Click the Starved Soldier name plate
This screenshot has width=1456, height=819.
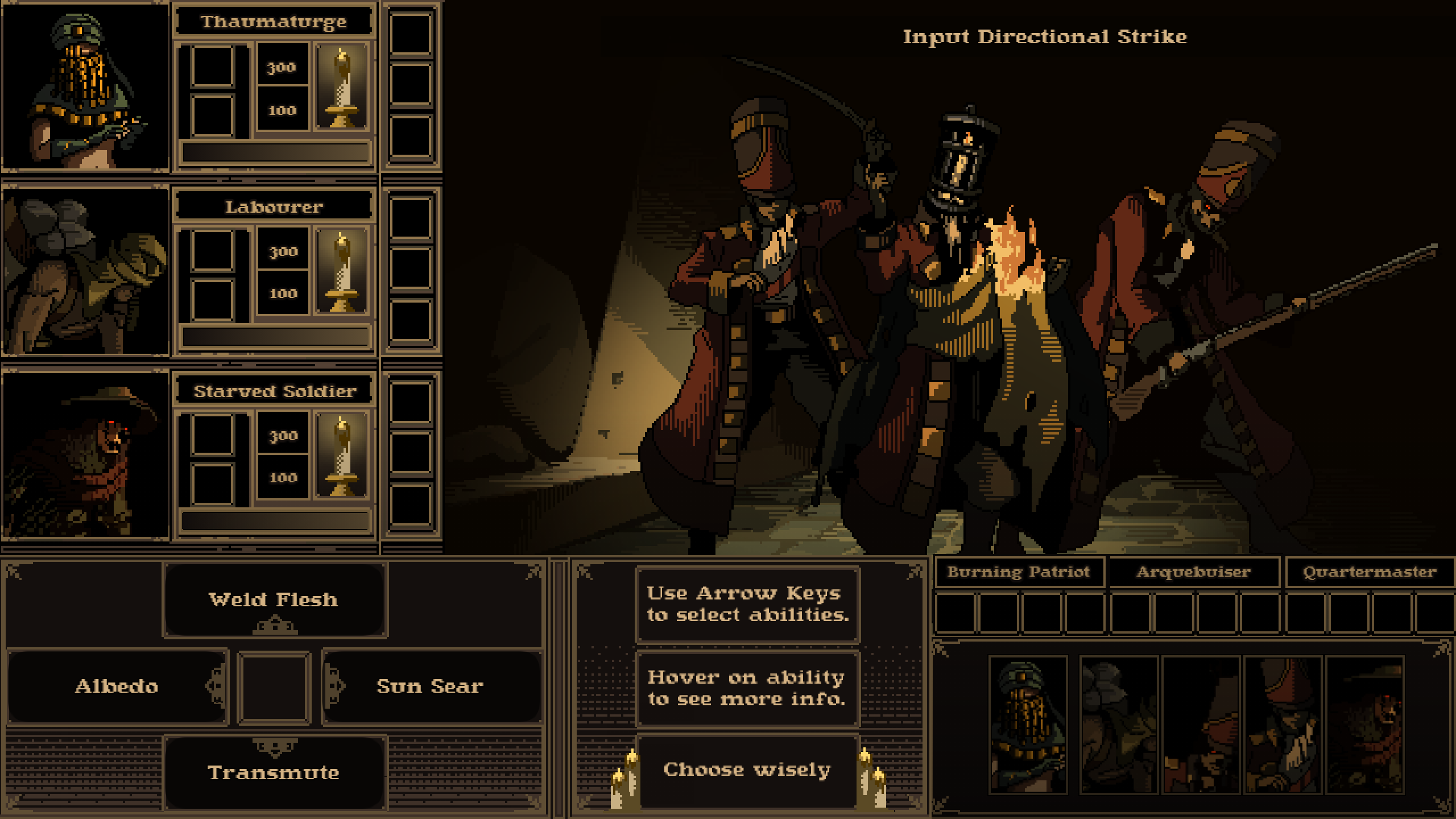click(x=274, y=391)
